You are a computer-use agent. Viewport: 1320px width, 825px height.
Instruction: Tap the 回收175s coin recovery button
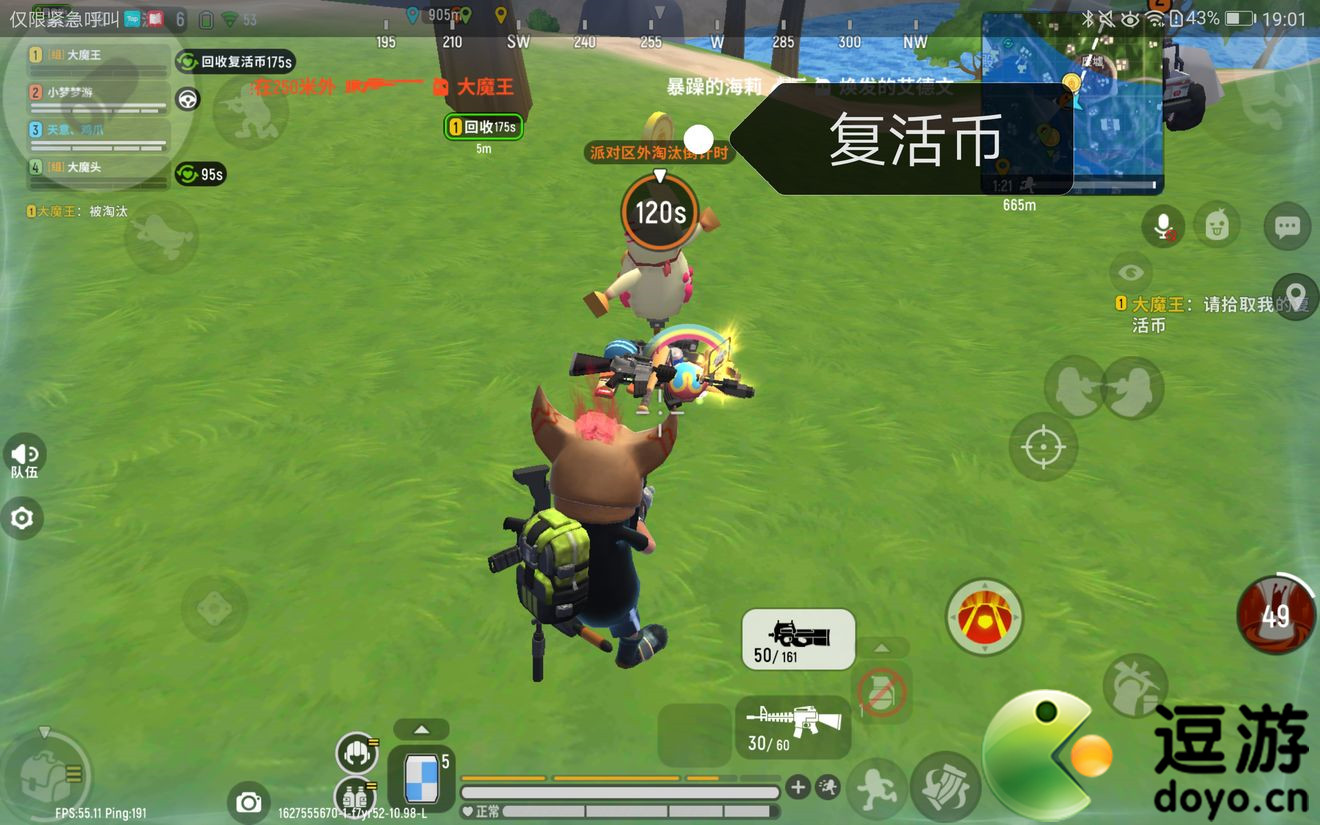click(483, 128)
